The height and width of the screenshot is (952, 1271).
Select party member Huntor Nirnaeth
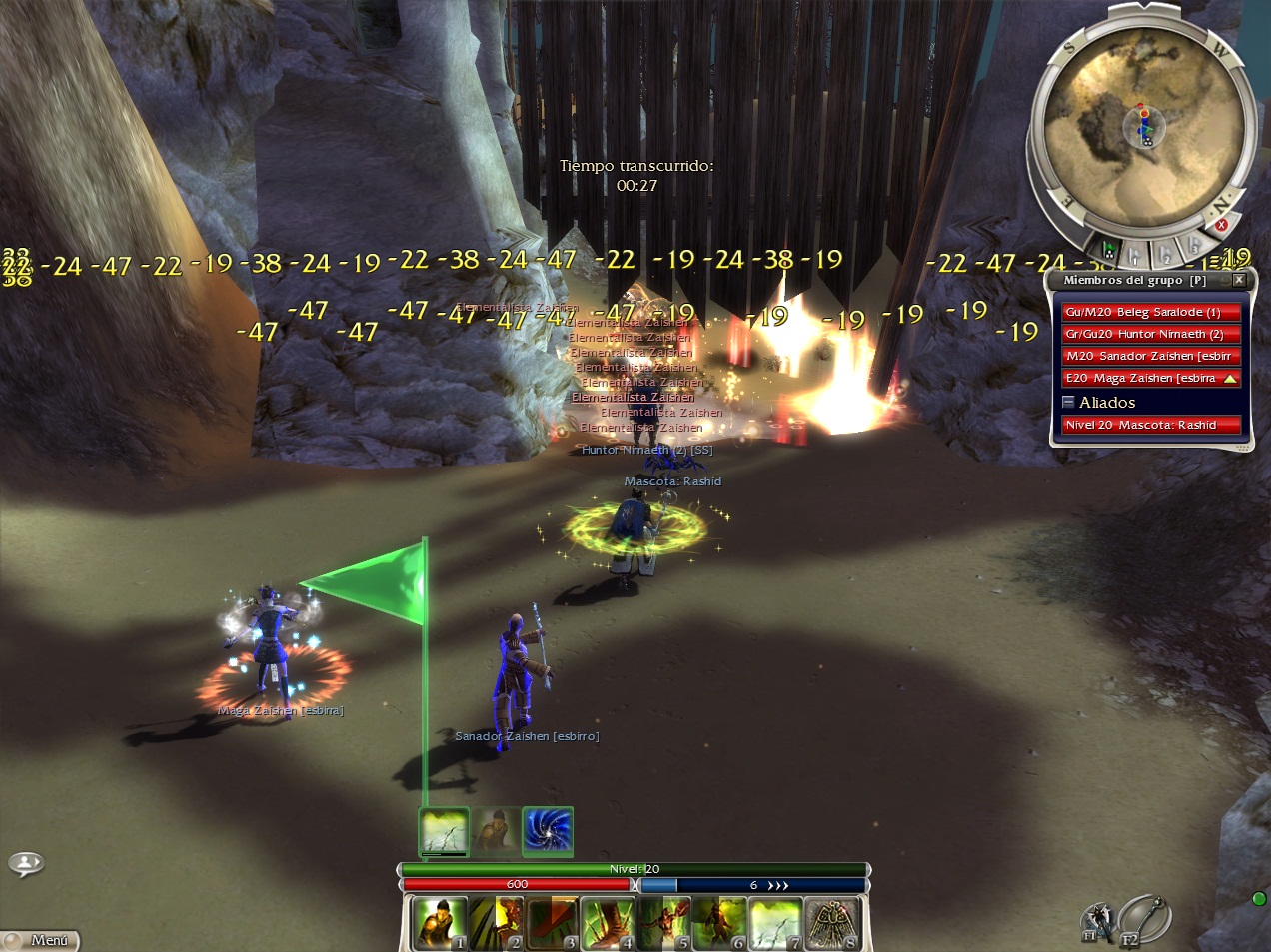pos(1150,334)
